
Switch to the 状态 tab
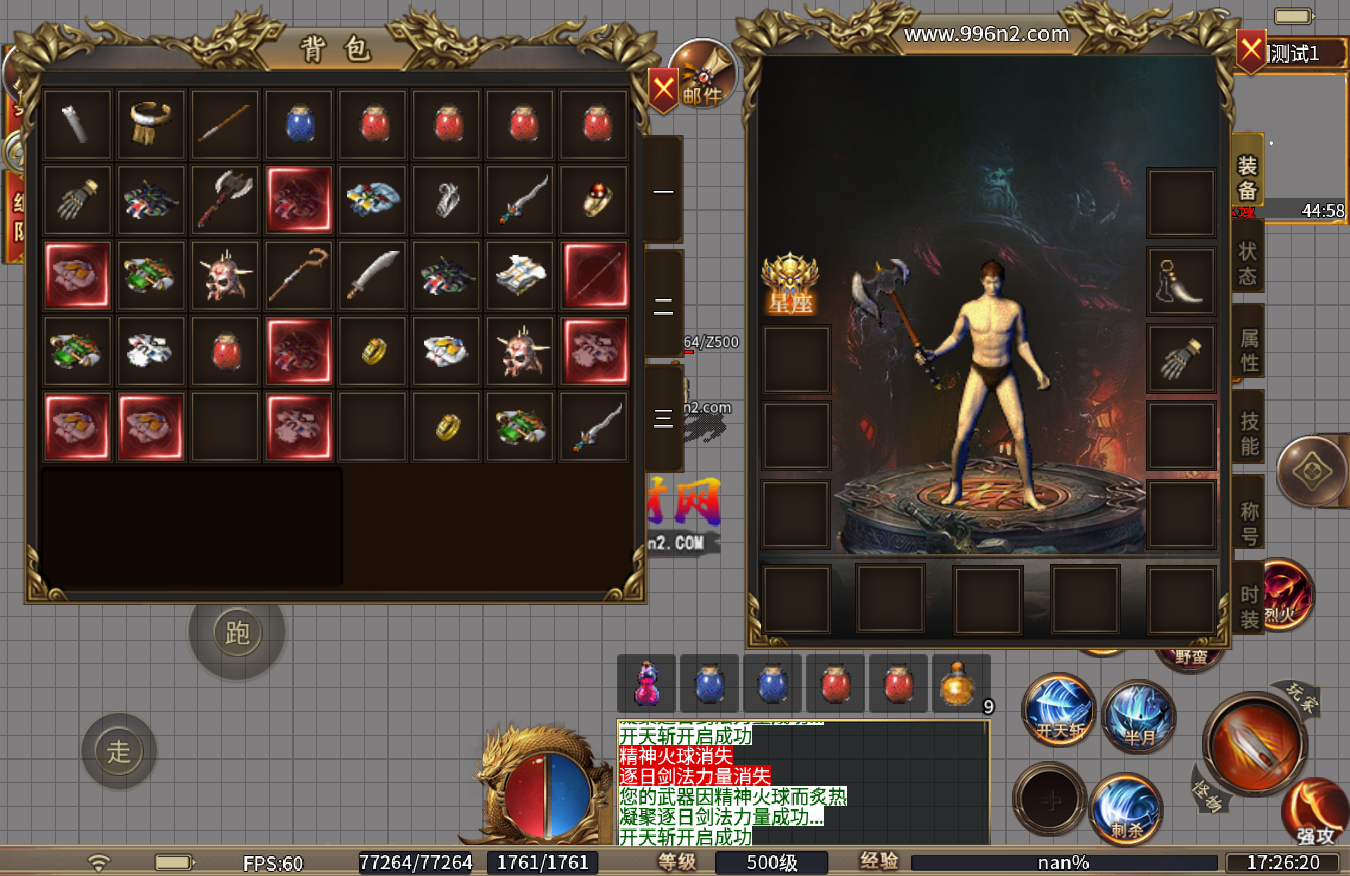[1248, 263]
